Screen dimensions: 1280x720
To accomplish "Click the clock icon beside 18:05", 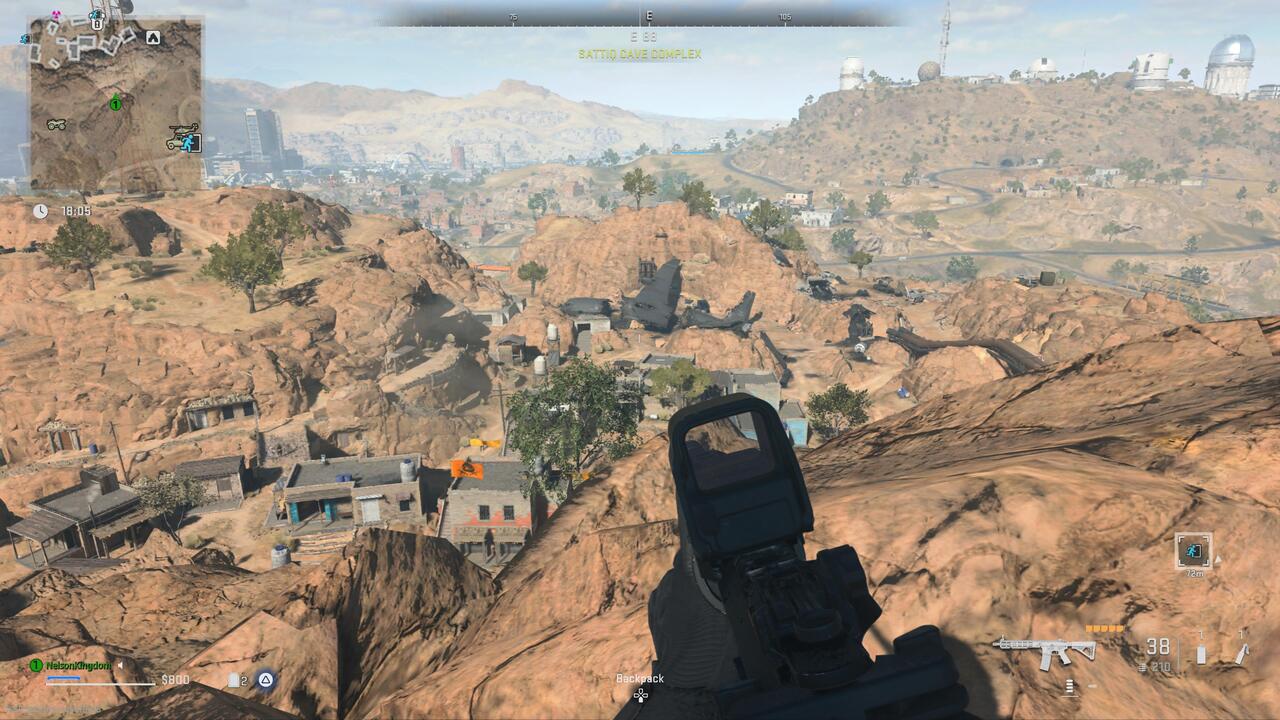I will tap(40, 212).
